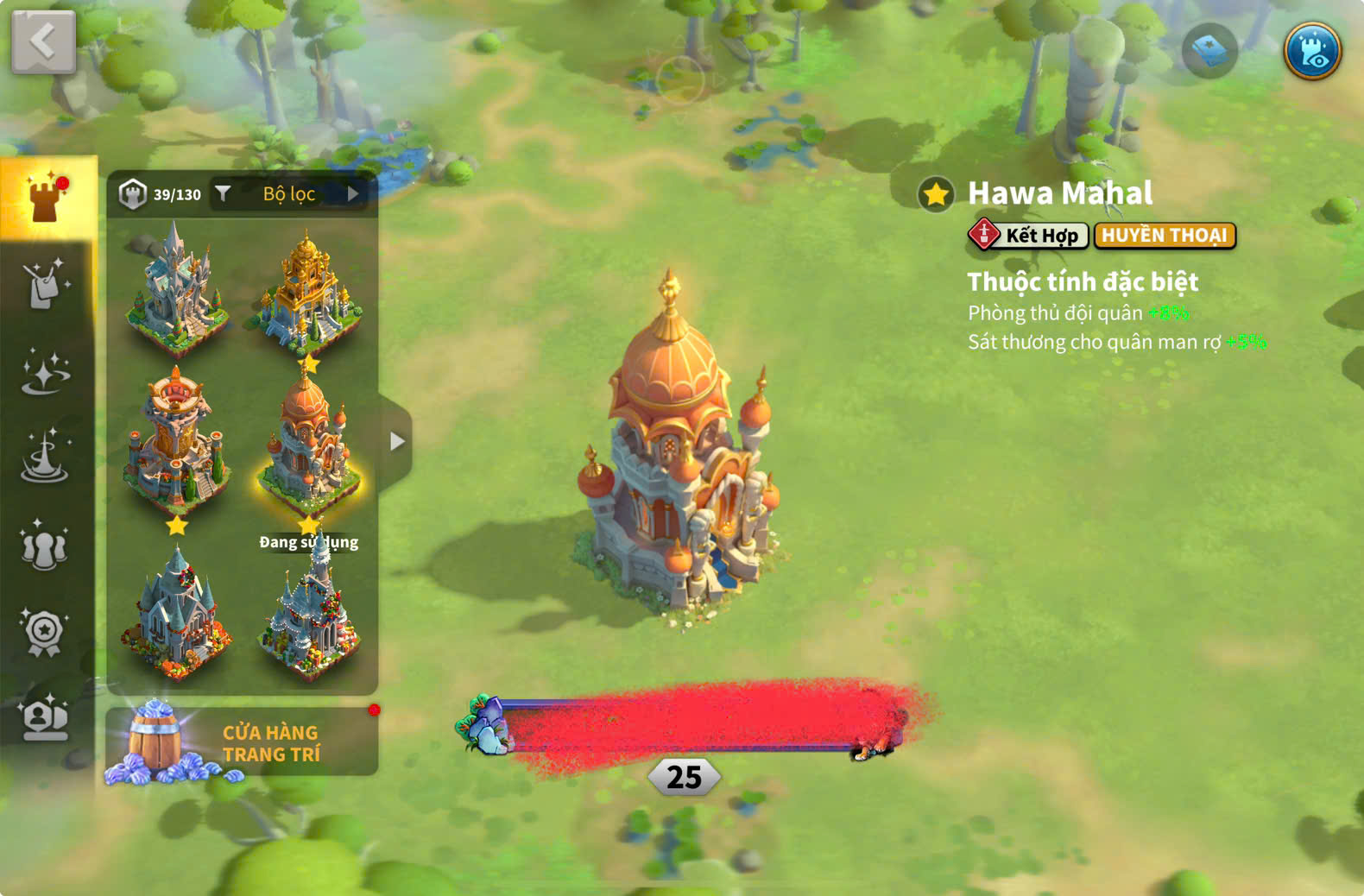Toggle the Hawa Mahal favorite star

coord(936,194)
